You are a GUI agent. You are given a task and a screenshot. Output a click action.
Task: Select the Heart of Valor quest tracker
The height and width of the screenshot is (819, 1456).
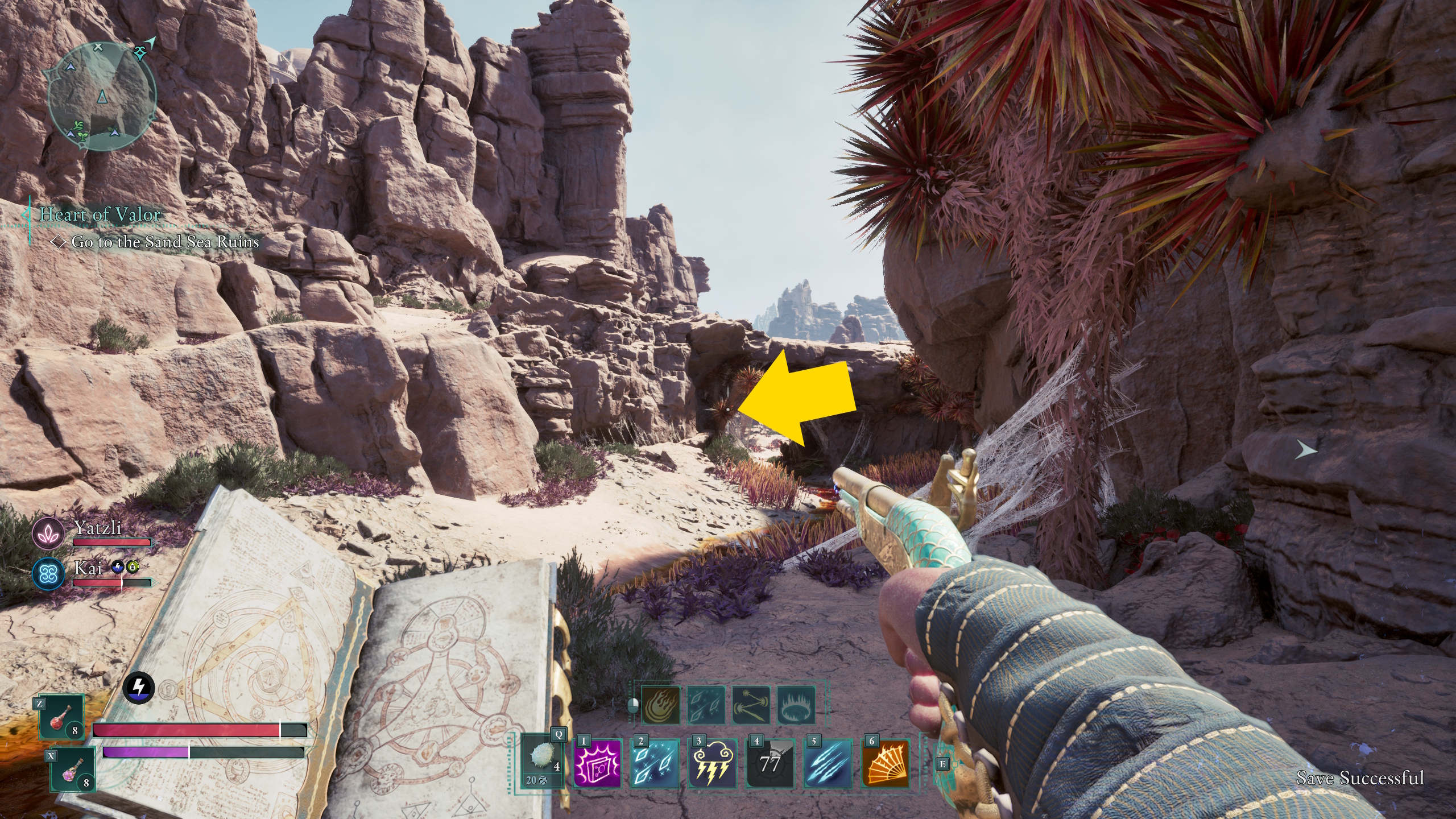click(x=100, y=214)
